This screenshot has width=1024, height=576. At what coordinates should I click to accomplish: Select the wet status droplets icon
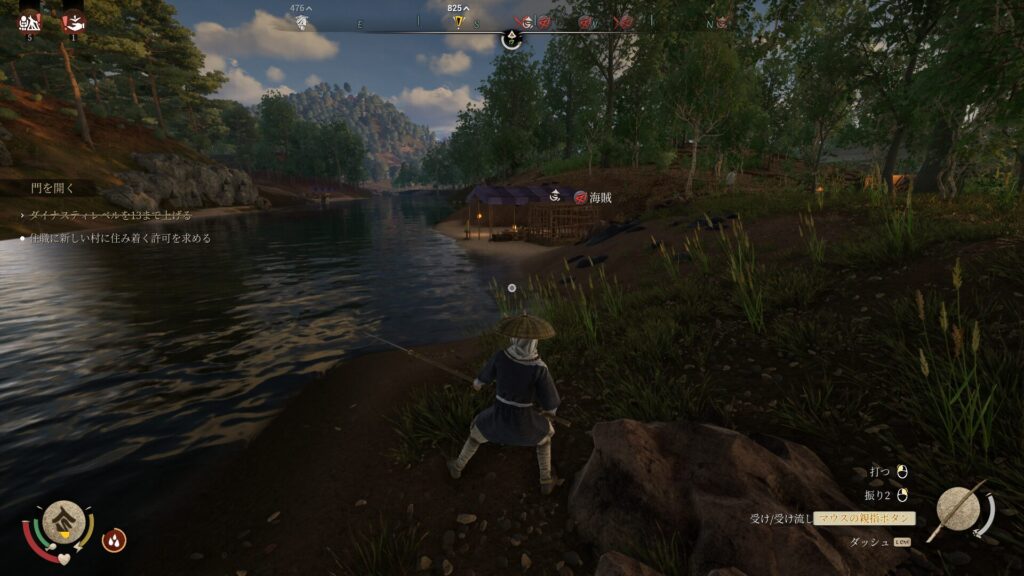click(114, 540)
